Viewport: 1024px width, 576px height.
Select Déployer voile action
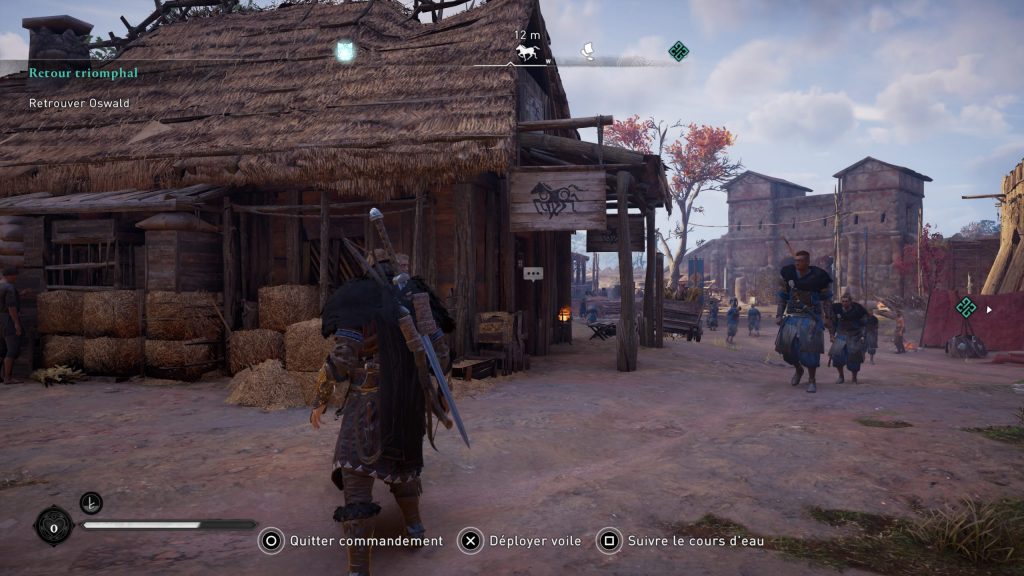520,541
